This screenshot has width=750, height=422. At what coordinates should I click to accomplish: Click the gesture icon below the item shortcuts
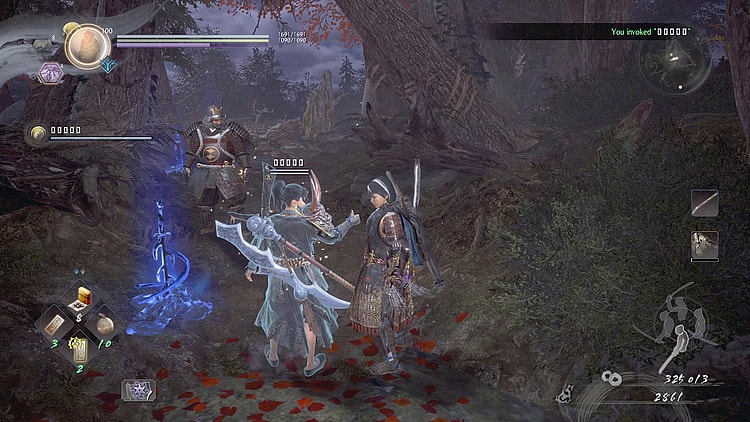(138, 389)
